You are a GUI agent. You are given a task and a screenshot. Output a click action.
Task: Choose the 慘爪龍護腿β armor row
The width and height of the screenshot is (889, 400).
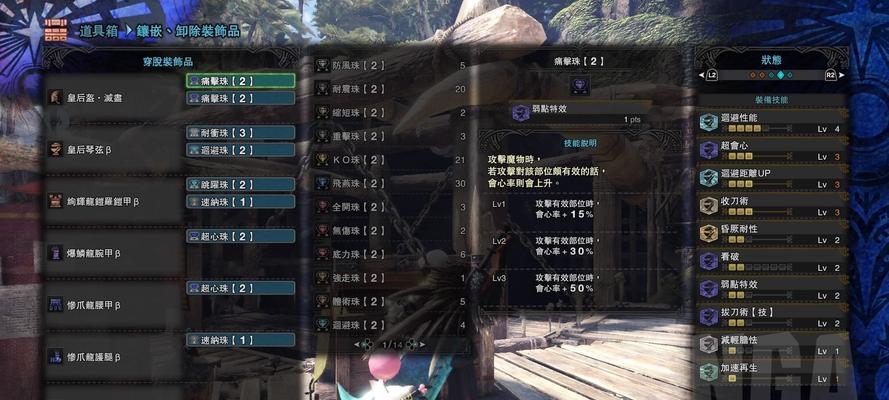tap(110, 356)
